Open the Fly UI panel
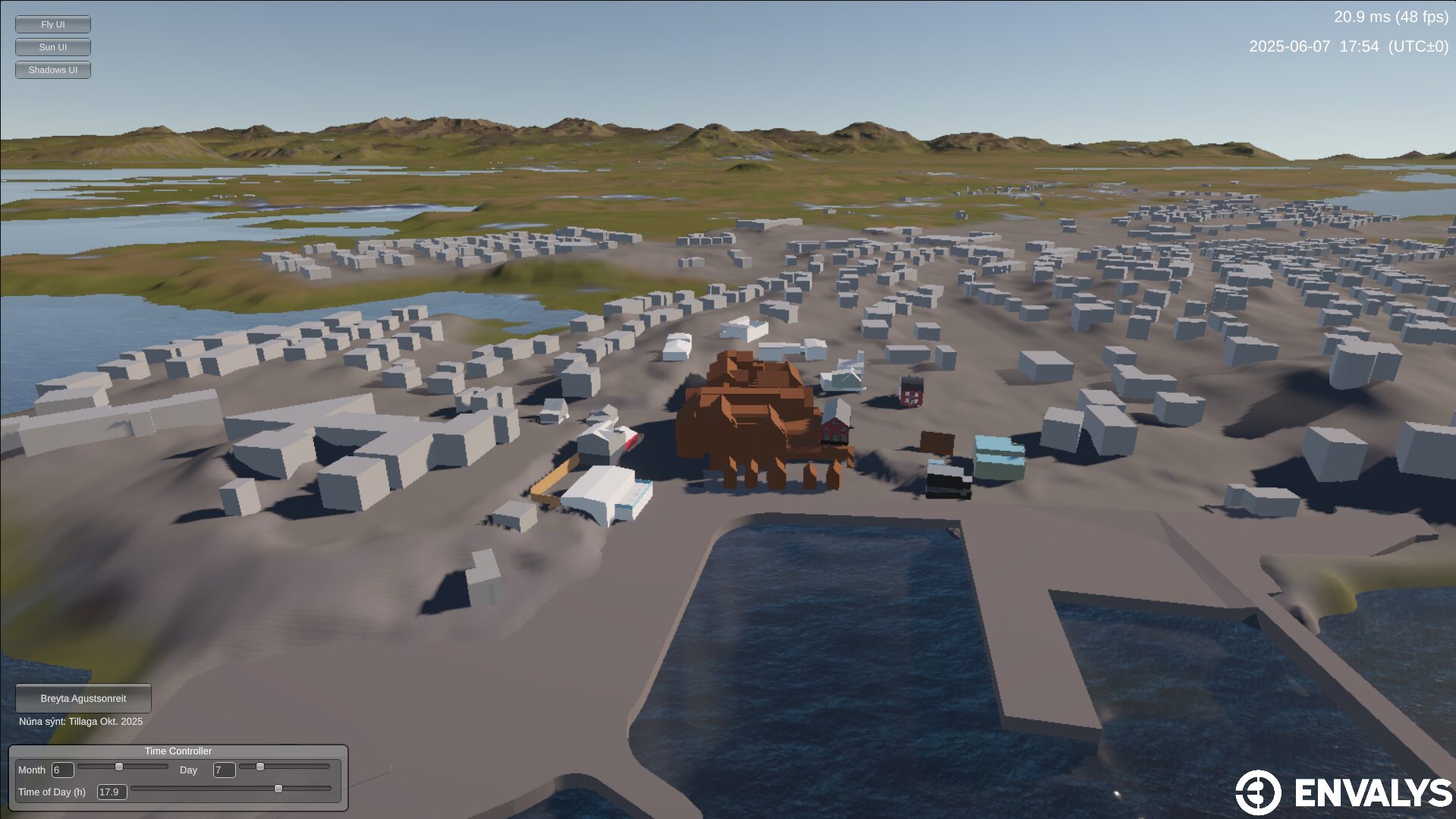The image size is (1456, 819). (53, 24)
